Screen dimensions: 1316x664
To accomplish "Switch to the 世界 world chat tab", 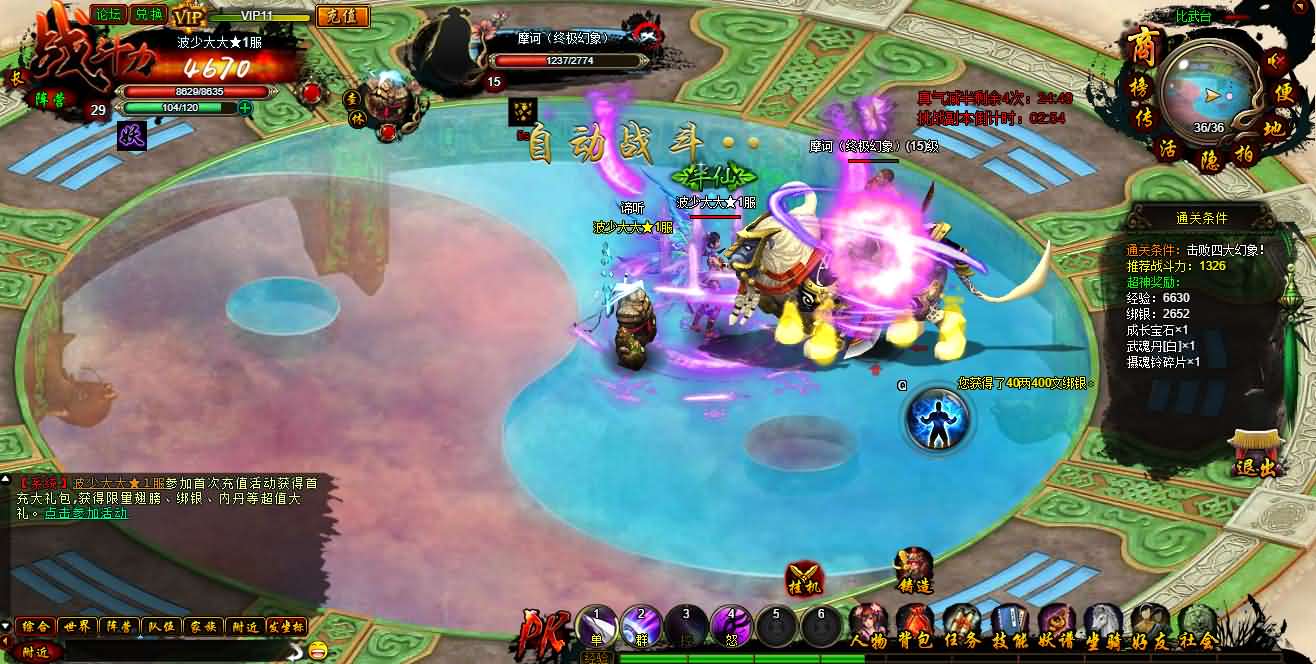I will [x=77, y=626].
